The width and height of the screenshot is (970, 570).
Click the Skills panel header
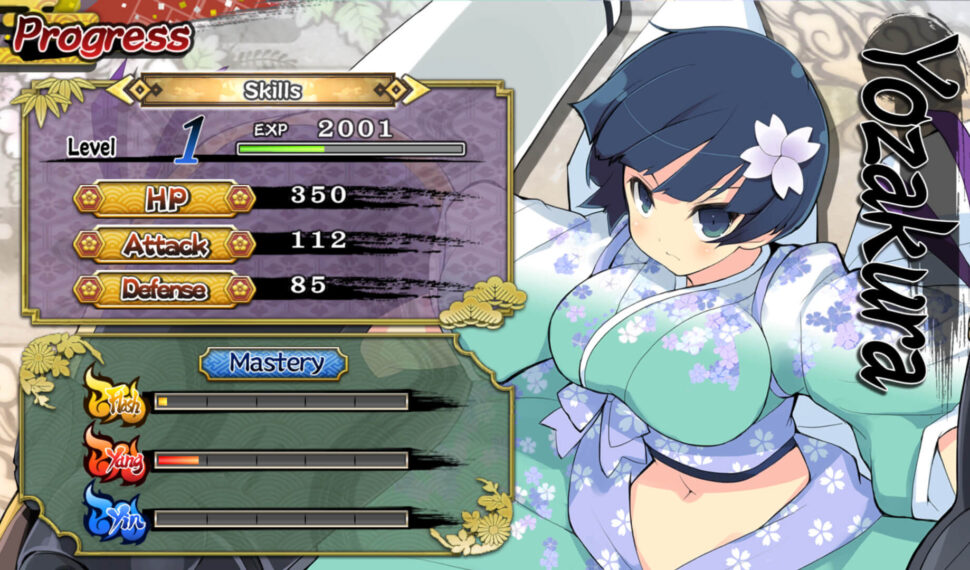coord(272,91)
